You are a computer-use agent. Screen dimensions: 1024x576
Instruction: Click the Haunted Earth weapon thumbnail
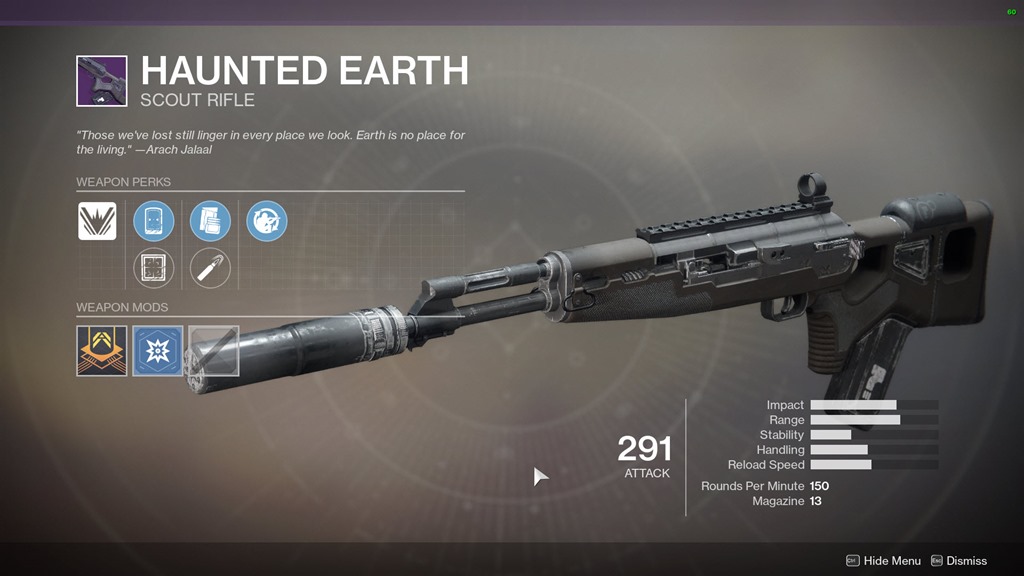point(102,81)
